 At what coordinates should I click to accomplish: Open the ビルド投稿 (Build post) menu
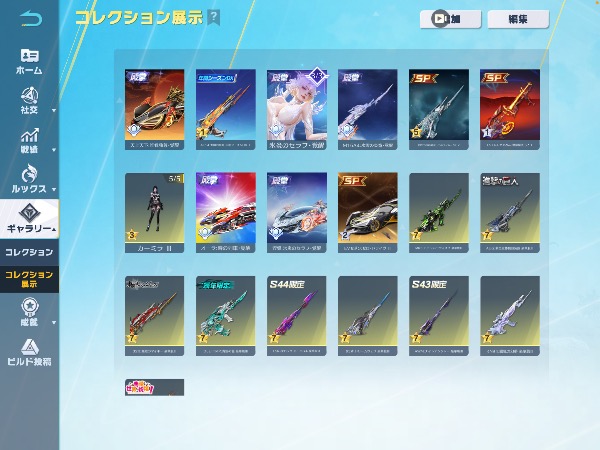click(x=29, y=352)
